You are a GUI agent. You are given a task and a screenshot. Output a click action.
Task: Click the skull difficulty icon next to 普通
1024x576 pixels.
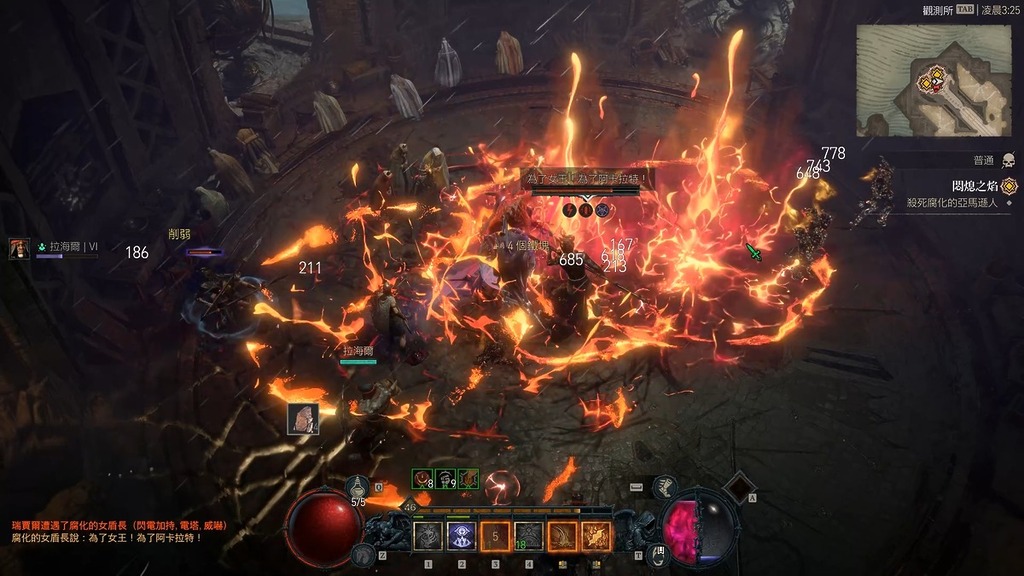1008,160
